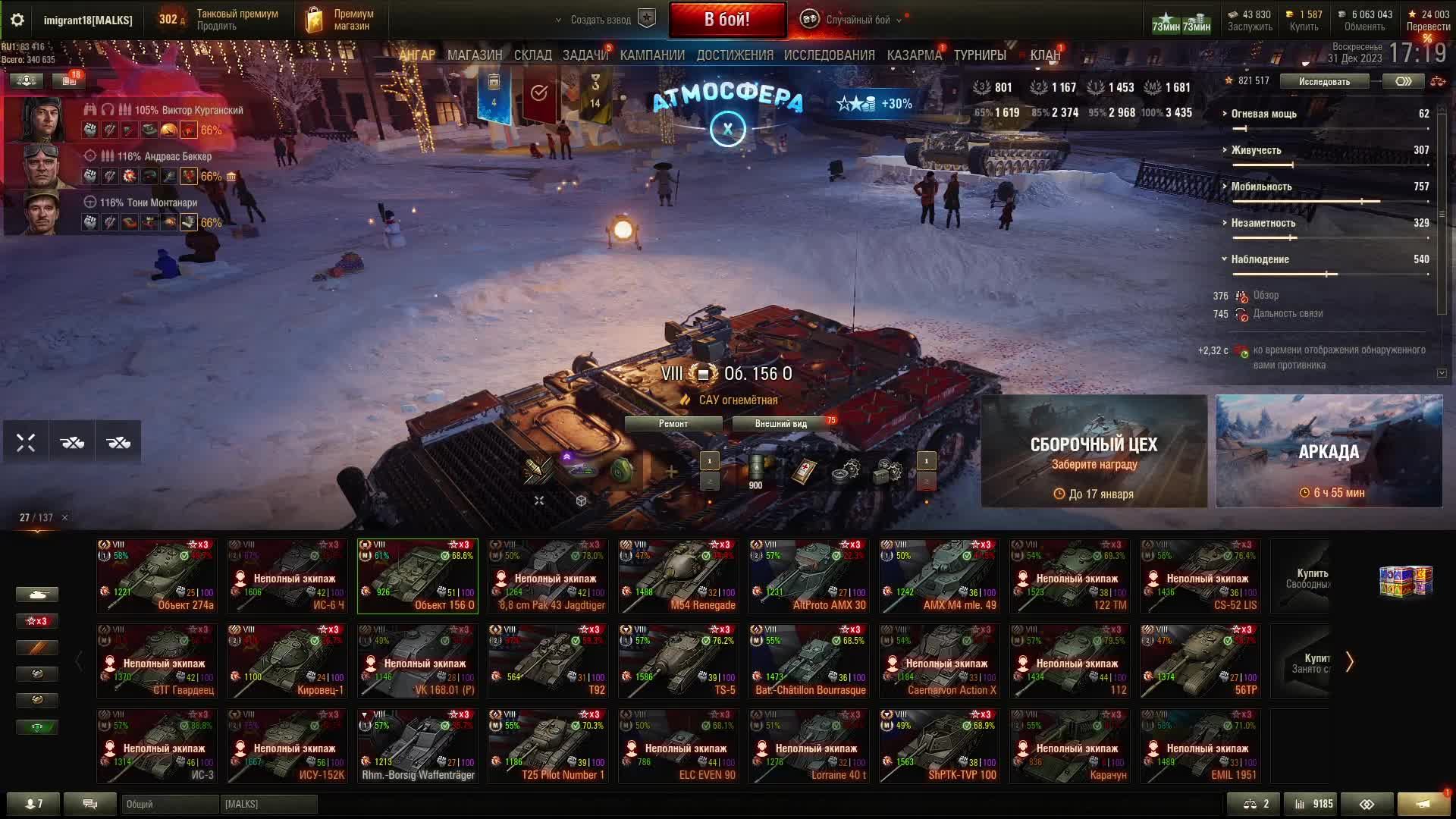This screenshot has height=819, width=1456.
Task: Go to the ИССЛЕДОВАНИЯ tab
Action: (829, 55)
